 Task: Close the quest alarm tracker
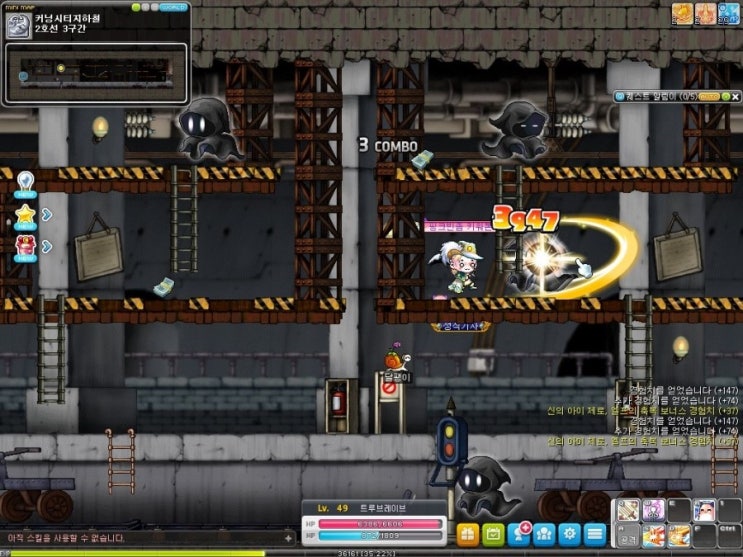click(734, 96)
